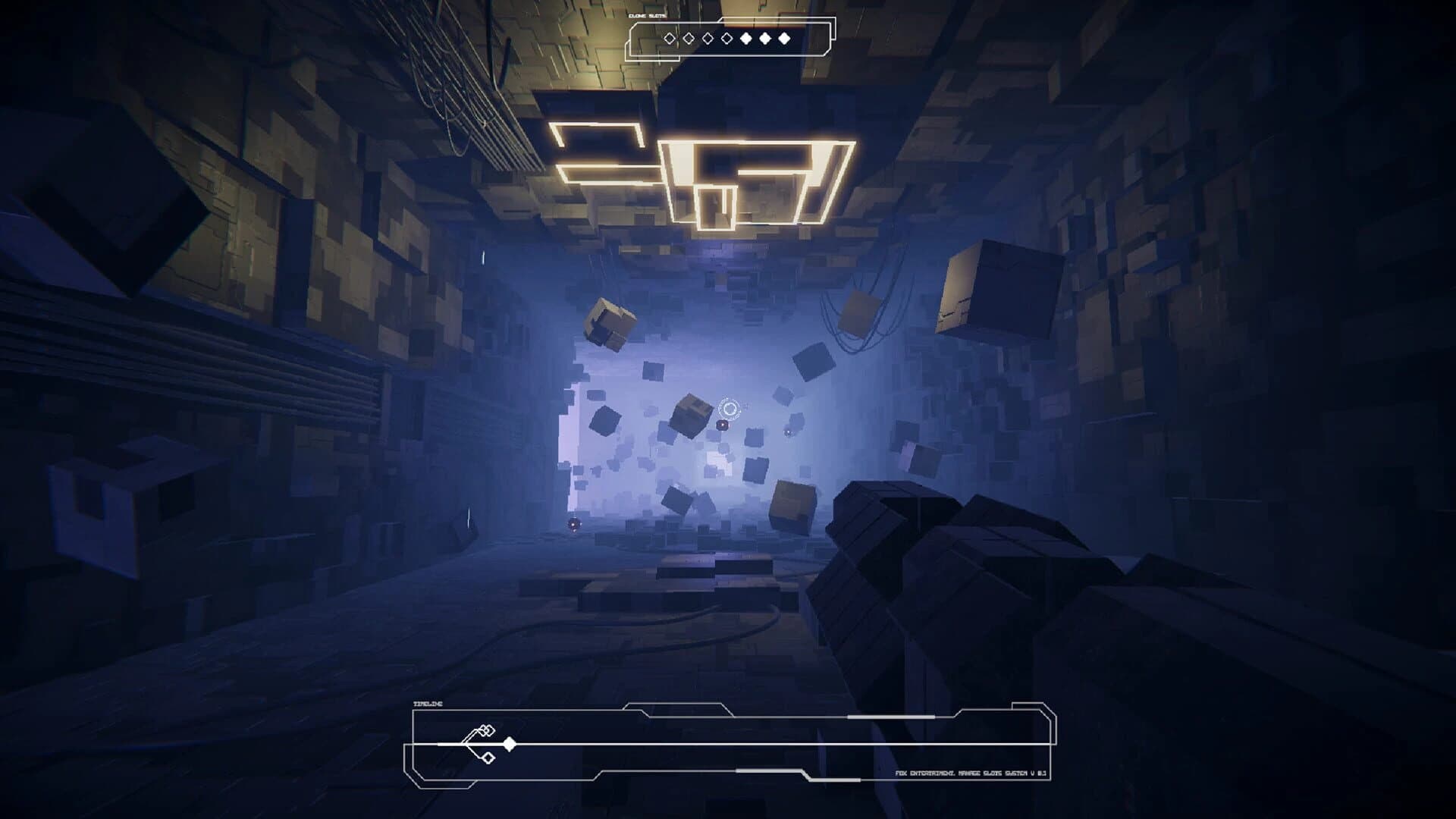
Task: Select the first empty clone slot diamond
Action: point(670,36)
